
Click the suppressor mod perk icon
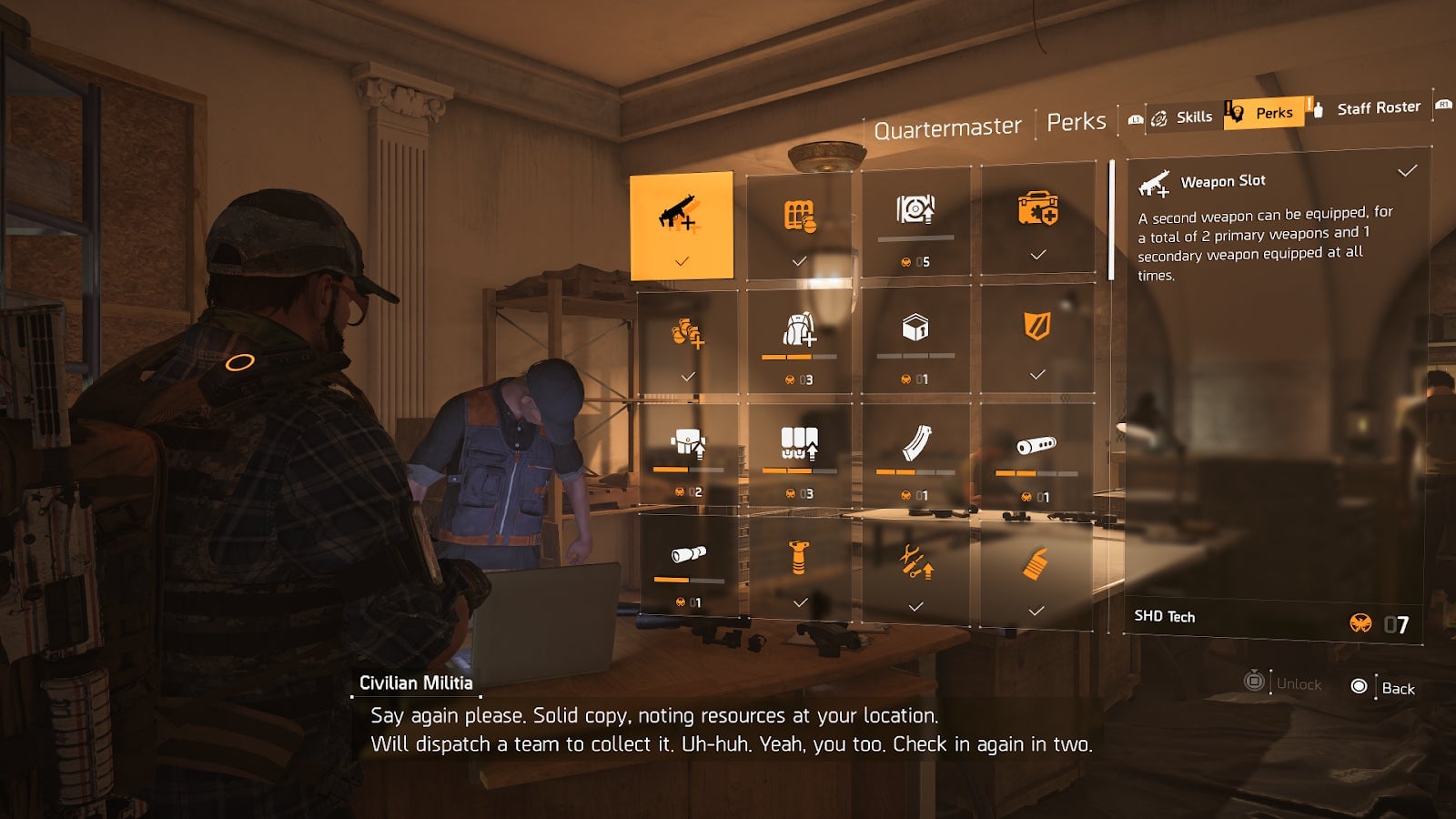coord(1037,446)
